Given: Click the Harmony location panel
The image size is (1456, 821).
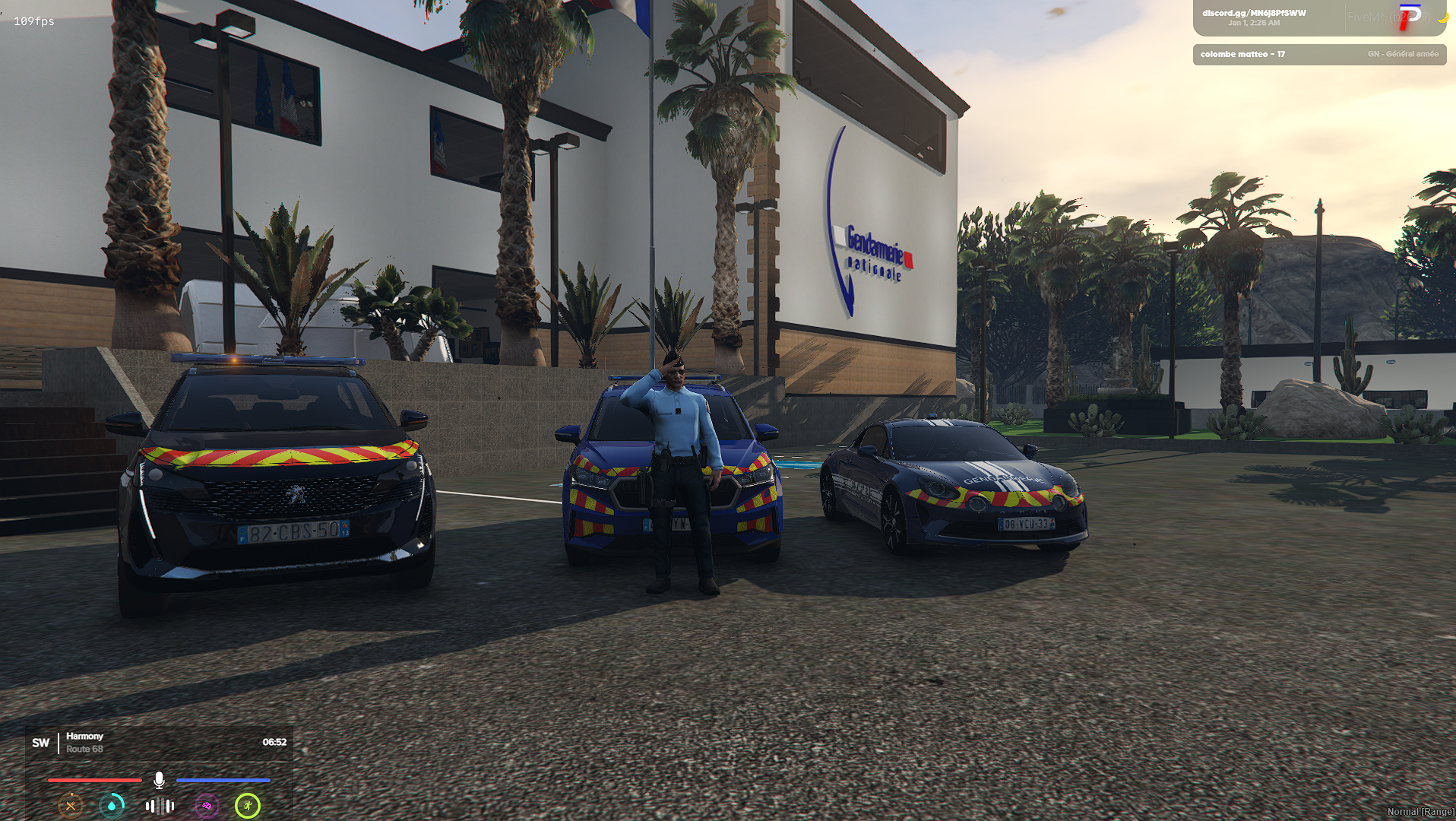Looking at the screenshot, I should click(x=85, y=736).
